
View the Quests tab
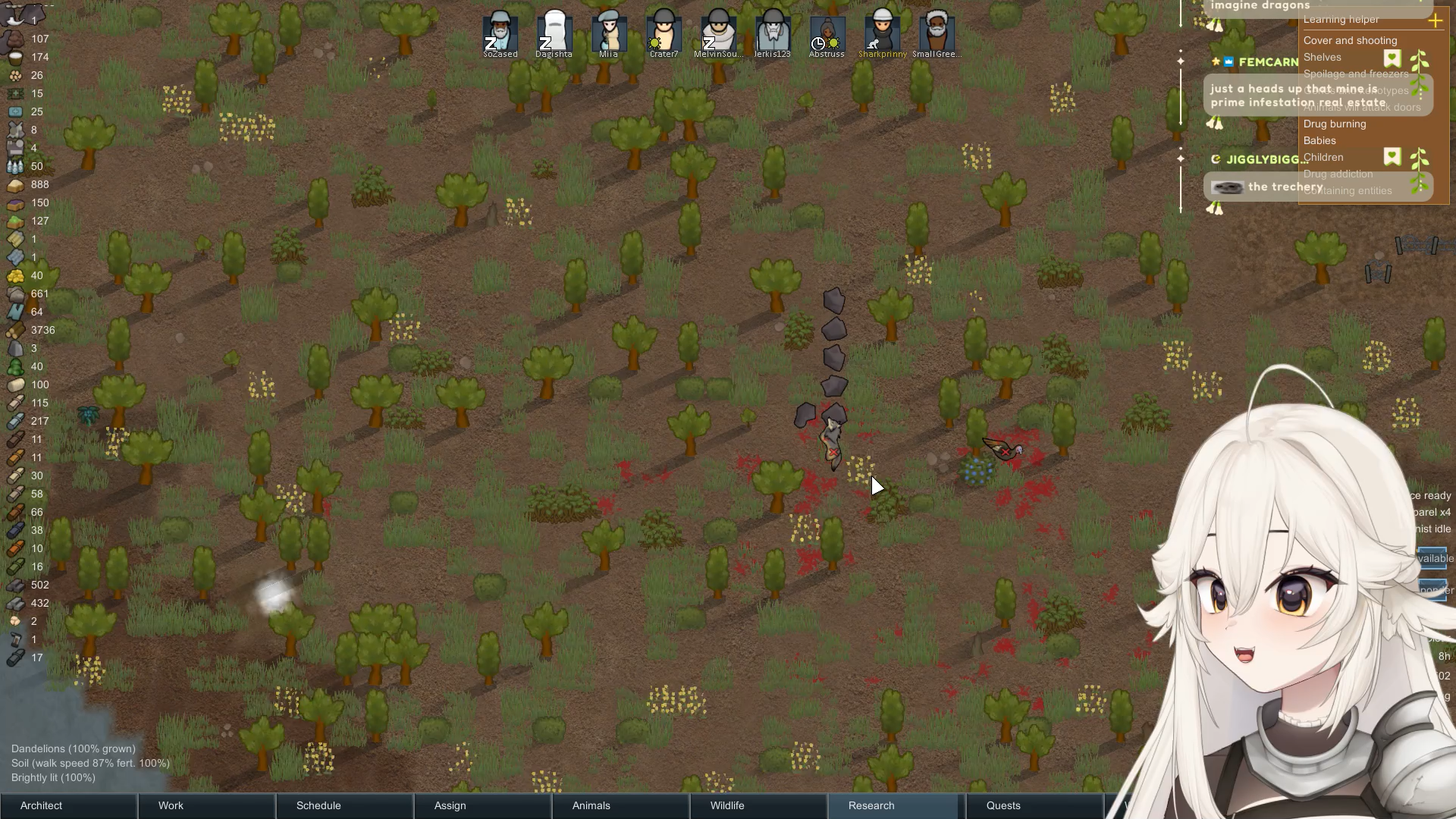click(1034, 805)
